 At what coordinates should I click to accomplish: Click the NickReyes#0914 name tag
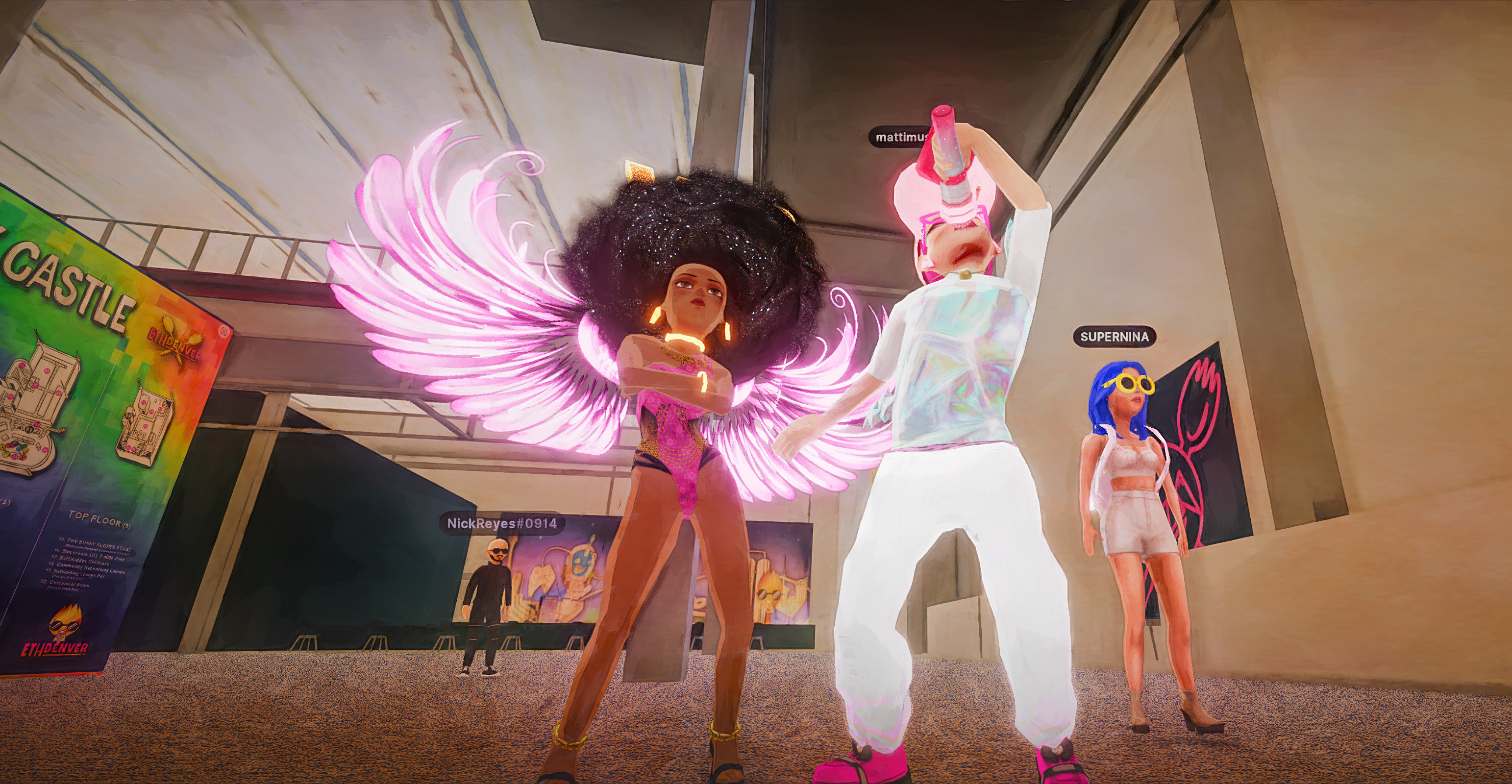[502, 523]
